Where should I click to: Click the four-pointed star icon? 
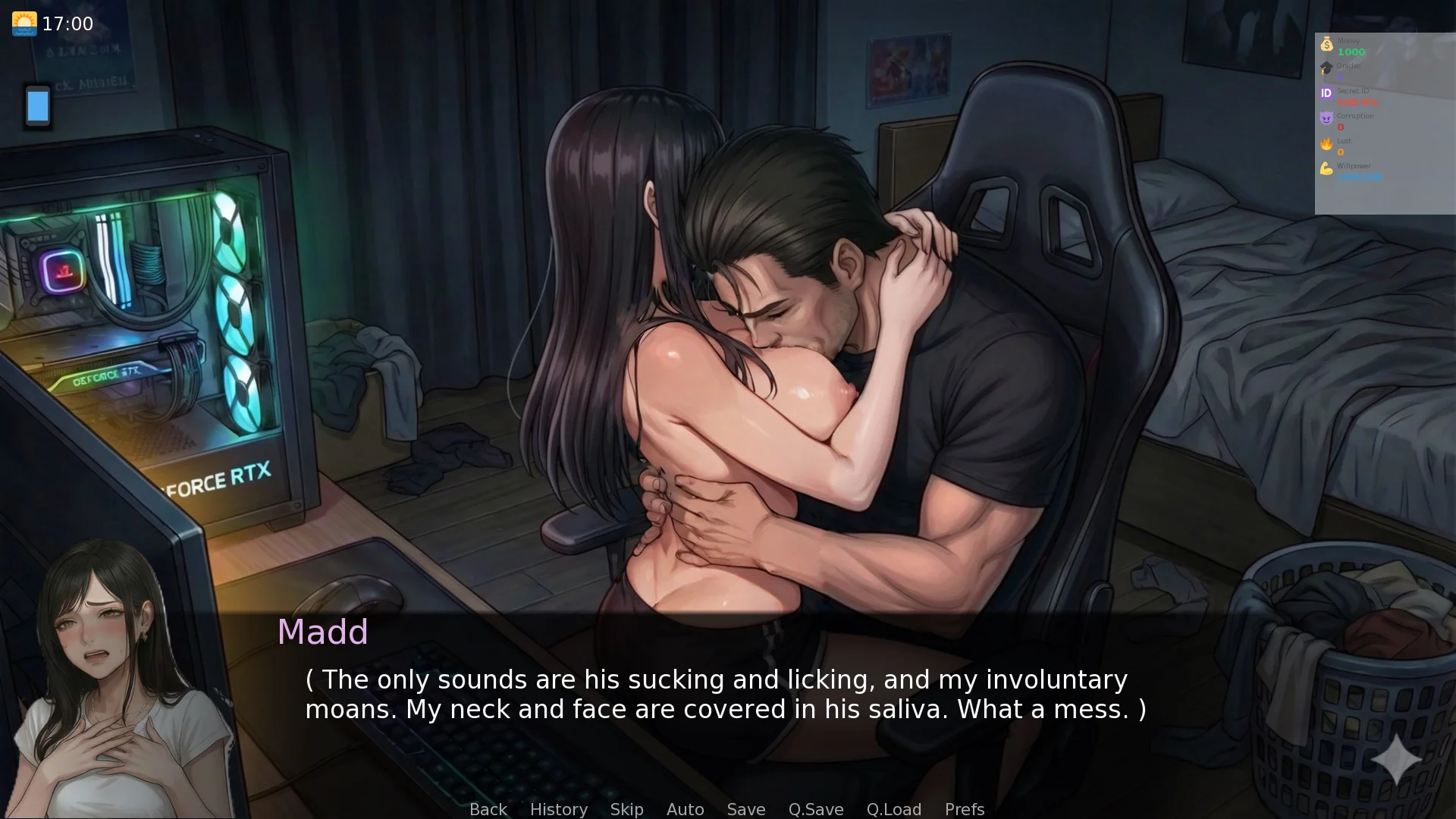[x=1396, y=759]
